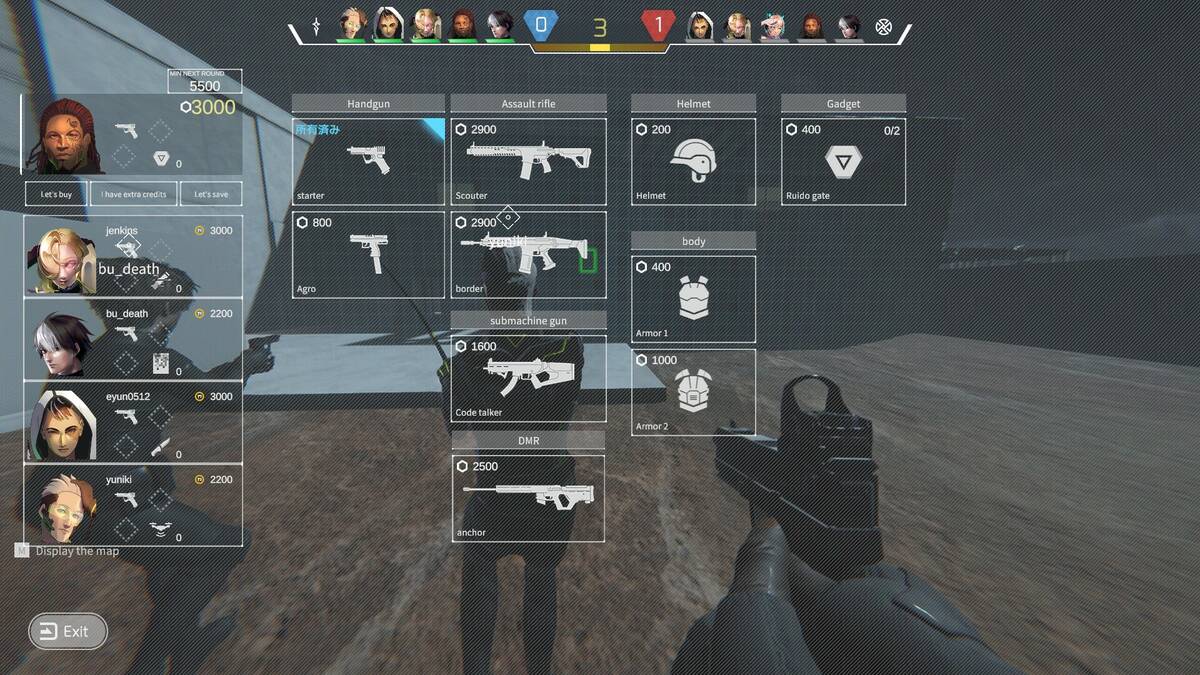Viewport: 1200px width, 675px height.
Task: Purchase Armor 1 for 400
Action: [x=693, y=299]
